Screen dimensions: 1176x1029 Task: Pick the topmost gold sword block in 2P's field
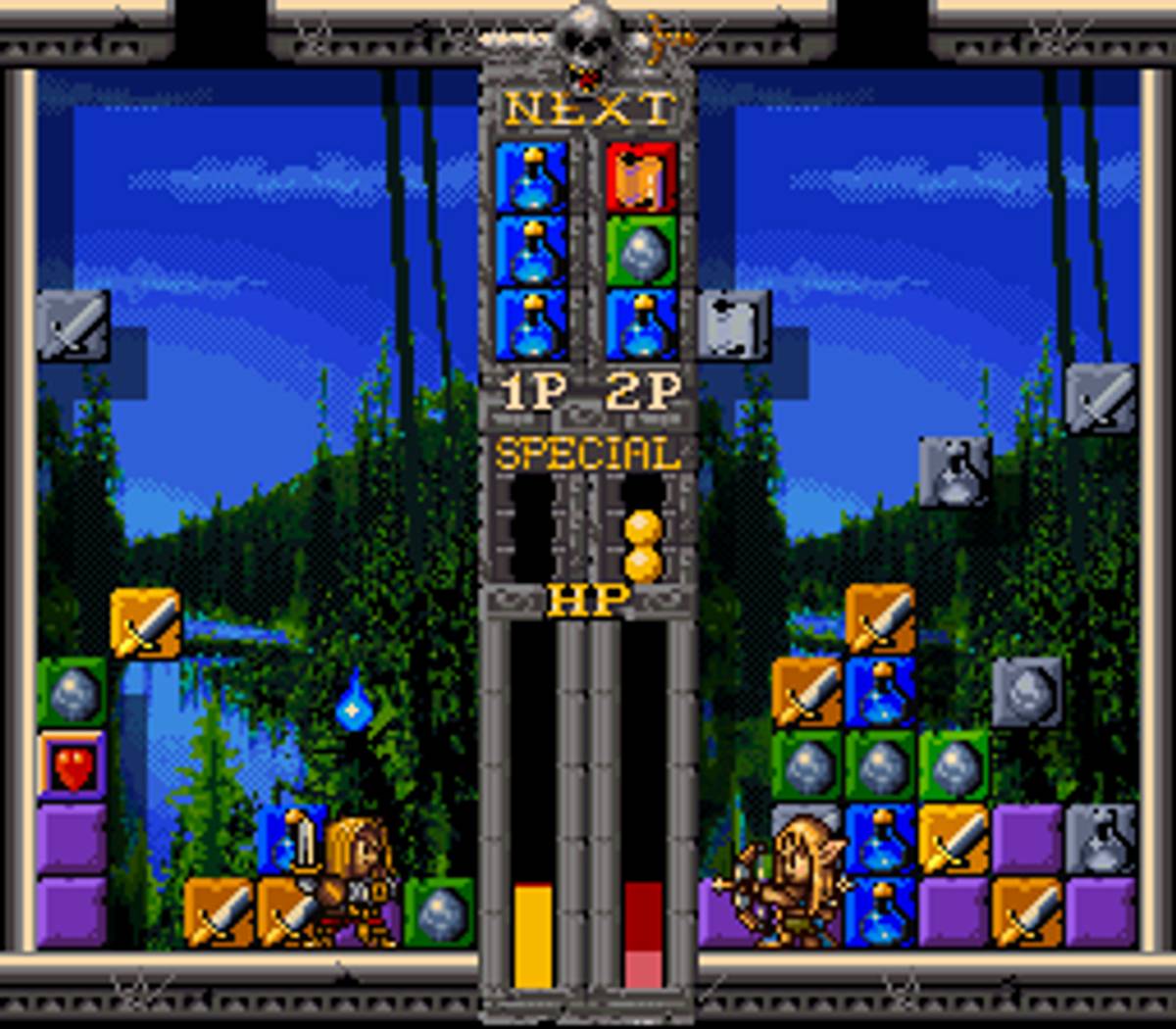click(x=880, y=618)
